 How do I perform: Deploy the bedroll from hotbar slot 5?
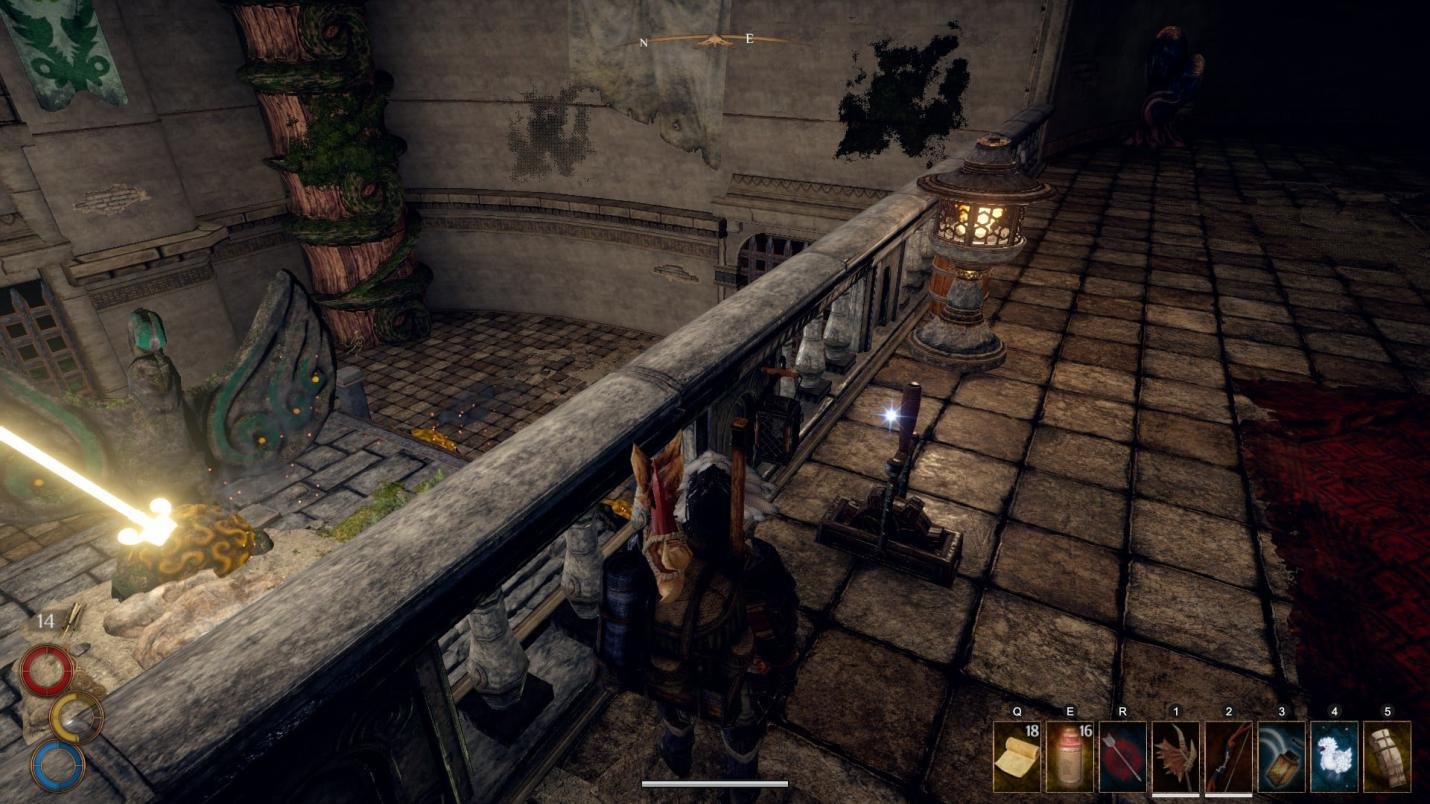(x=1388, y=758)
